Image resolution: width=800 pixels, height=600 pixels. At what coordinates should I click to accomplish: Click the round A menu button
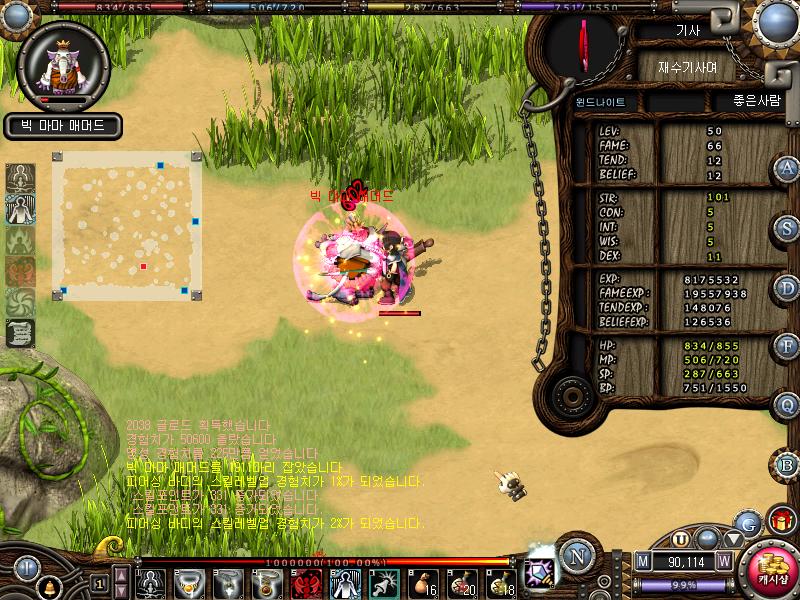pos(787,169)
